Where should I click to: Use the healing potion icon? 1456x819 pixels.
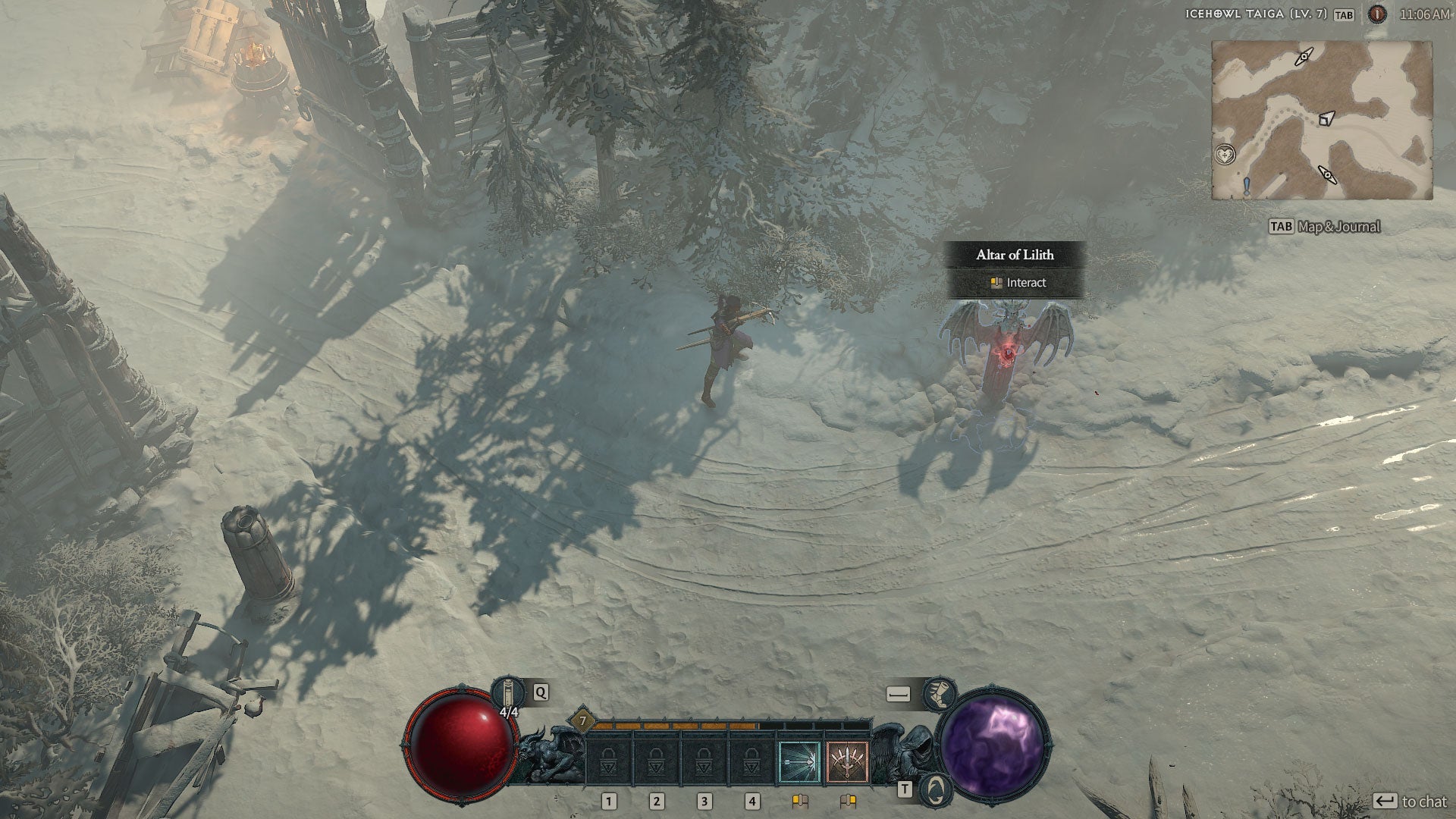tap(508, 692)
